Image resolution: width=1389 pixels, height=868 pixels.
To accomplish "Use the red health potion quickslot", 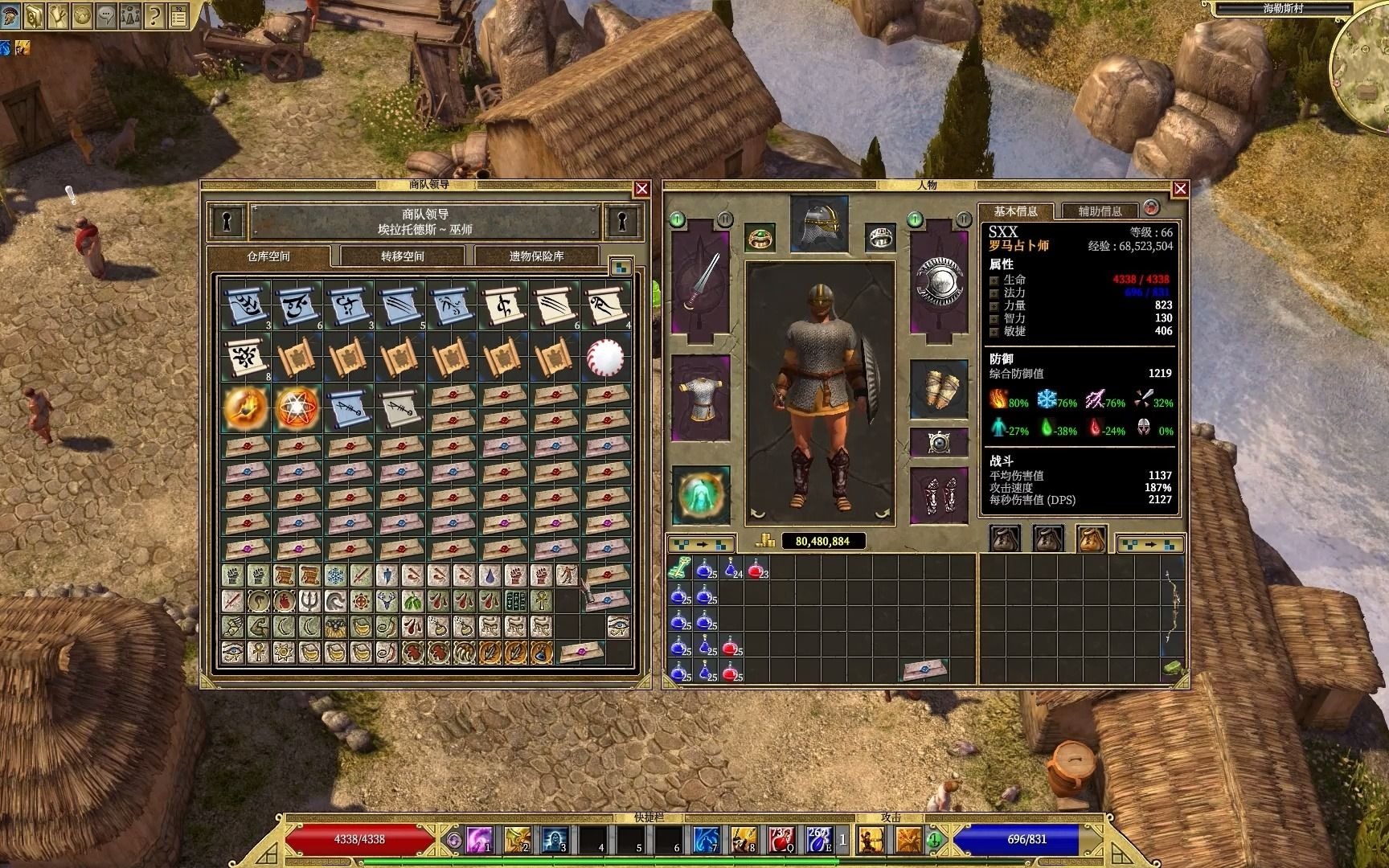I will pyautogui.click(x=781, y=840).
